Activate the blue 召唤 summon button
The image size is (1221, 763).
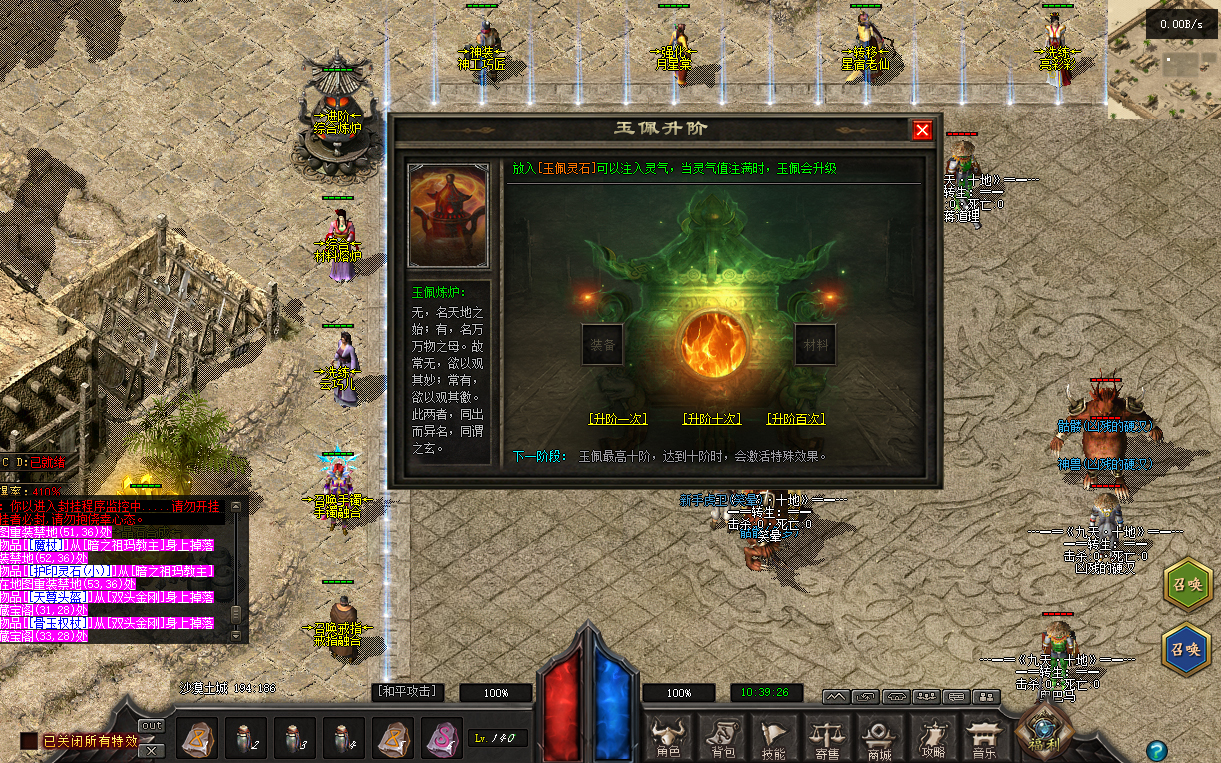point(1188,648)
